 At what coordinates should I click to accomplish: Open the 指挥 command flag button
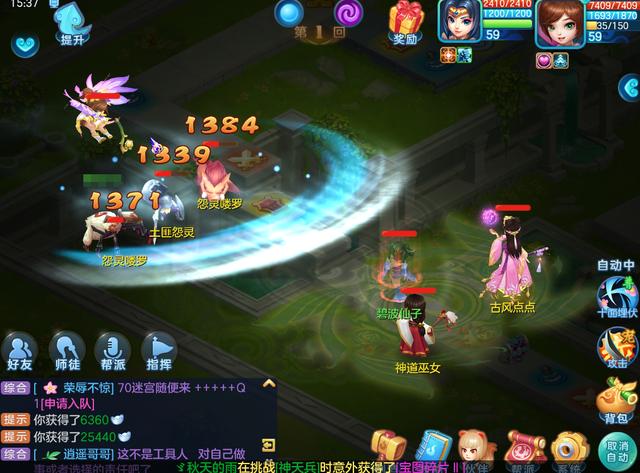coord(158,350)
